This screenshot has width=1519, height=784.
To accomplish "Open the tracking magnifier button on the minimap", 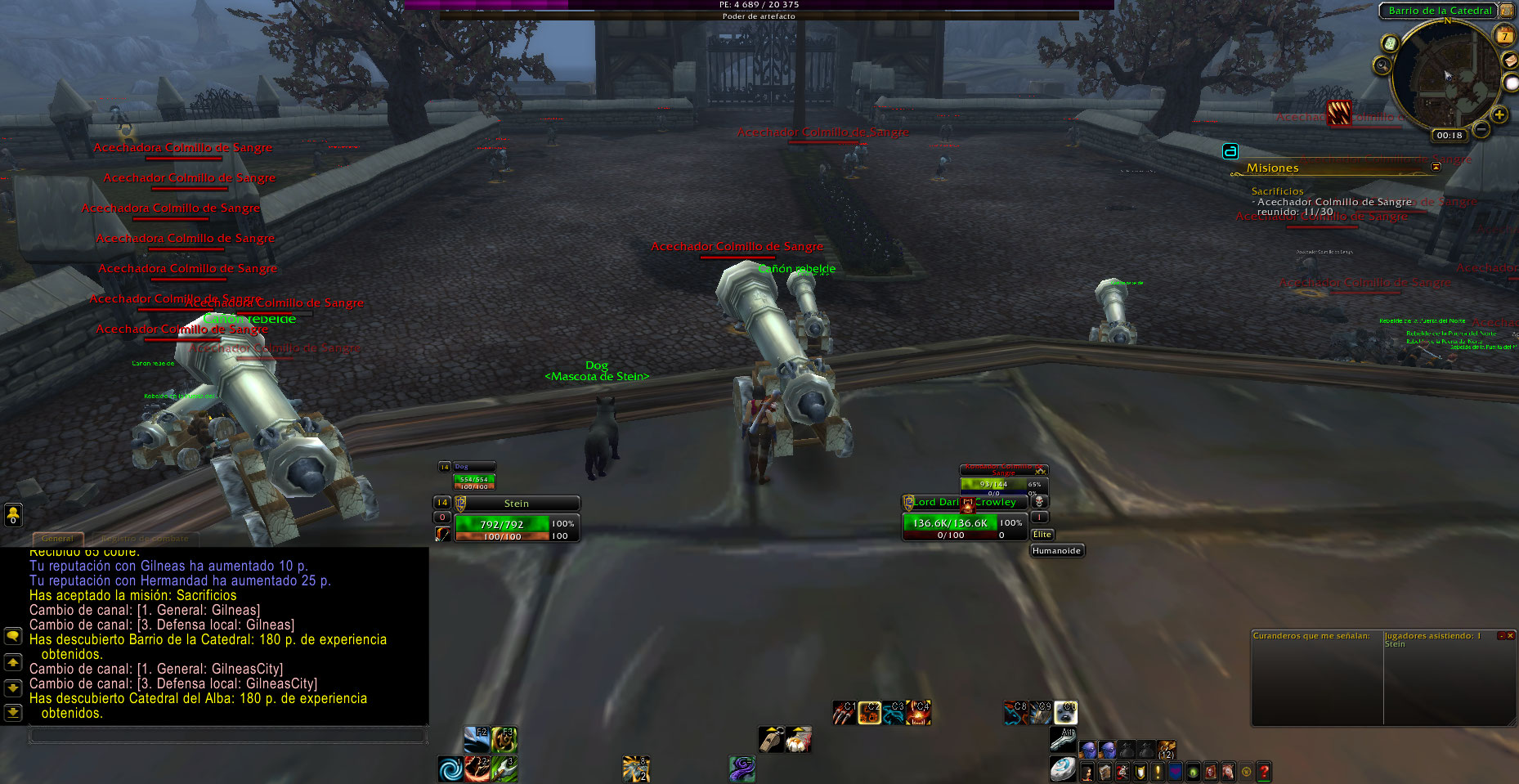I will click(1382, 65).
